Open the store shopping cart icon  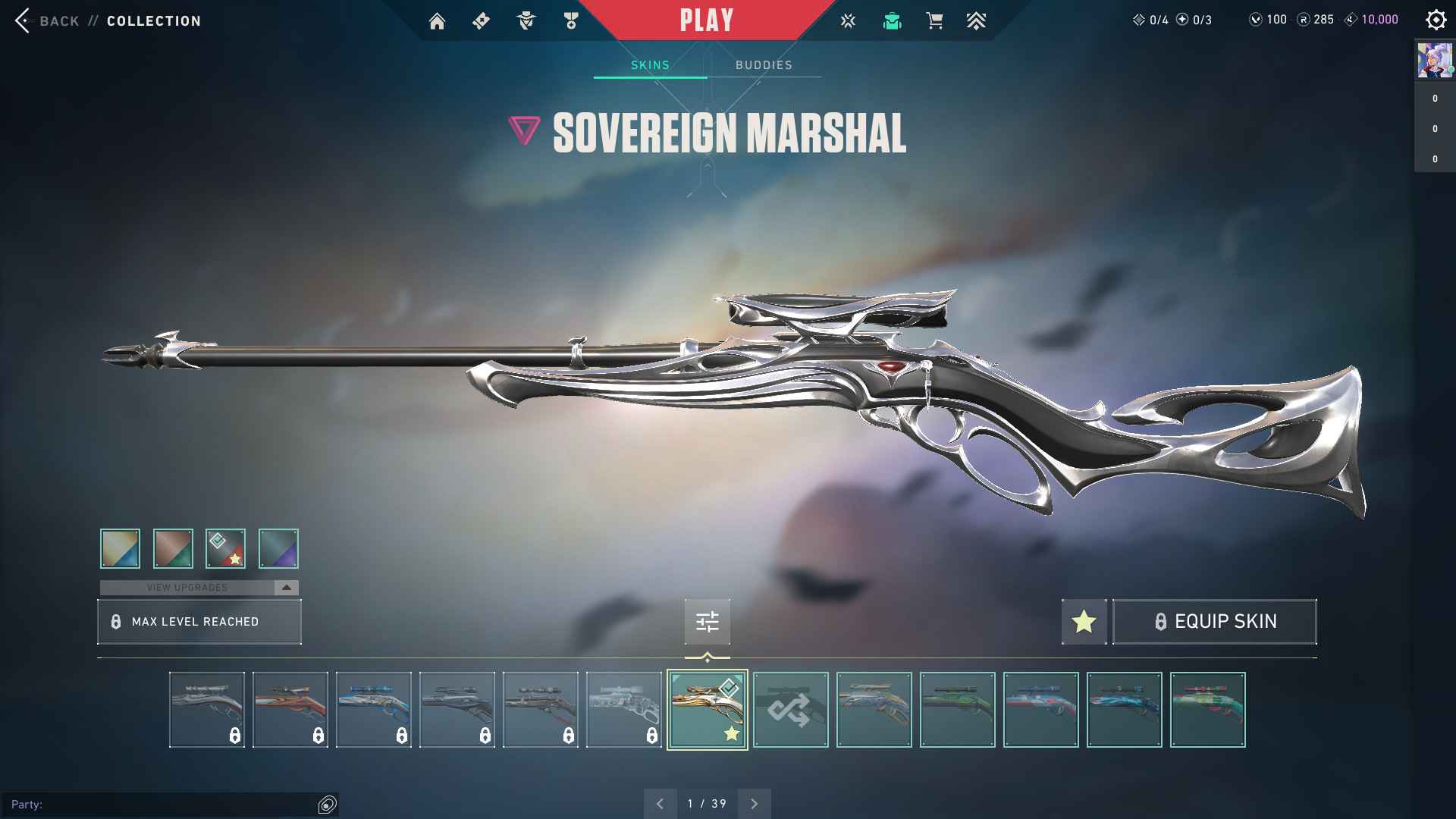[934, 21]
